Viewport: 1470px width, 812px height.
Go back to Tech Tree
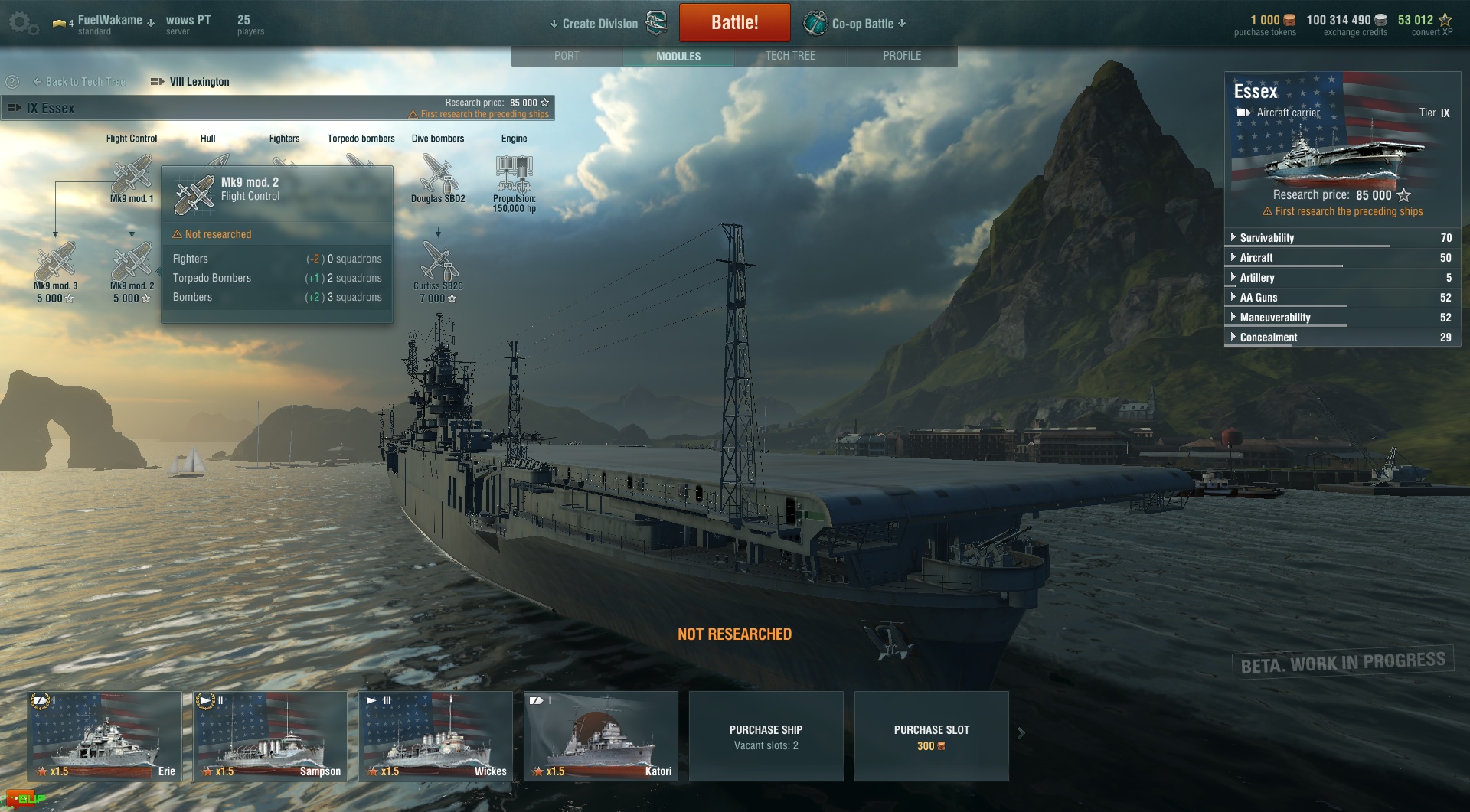pos(79,82)
